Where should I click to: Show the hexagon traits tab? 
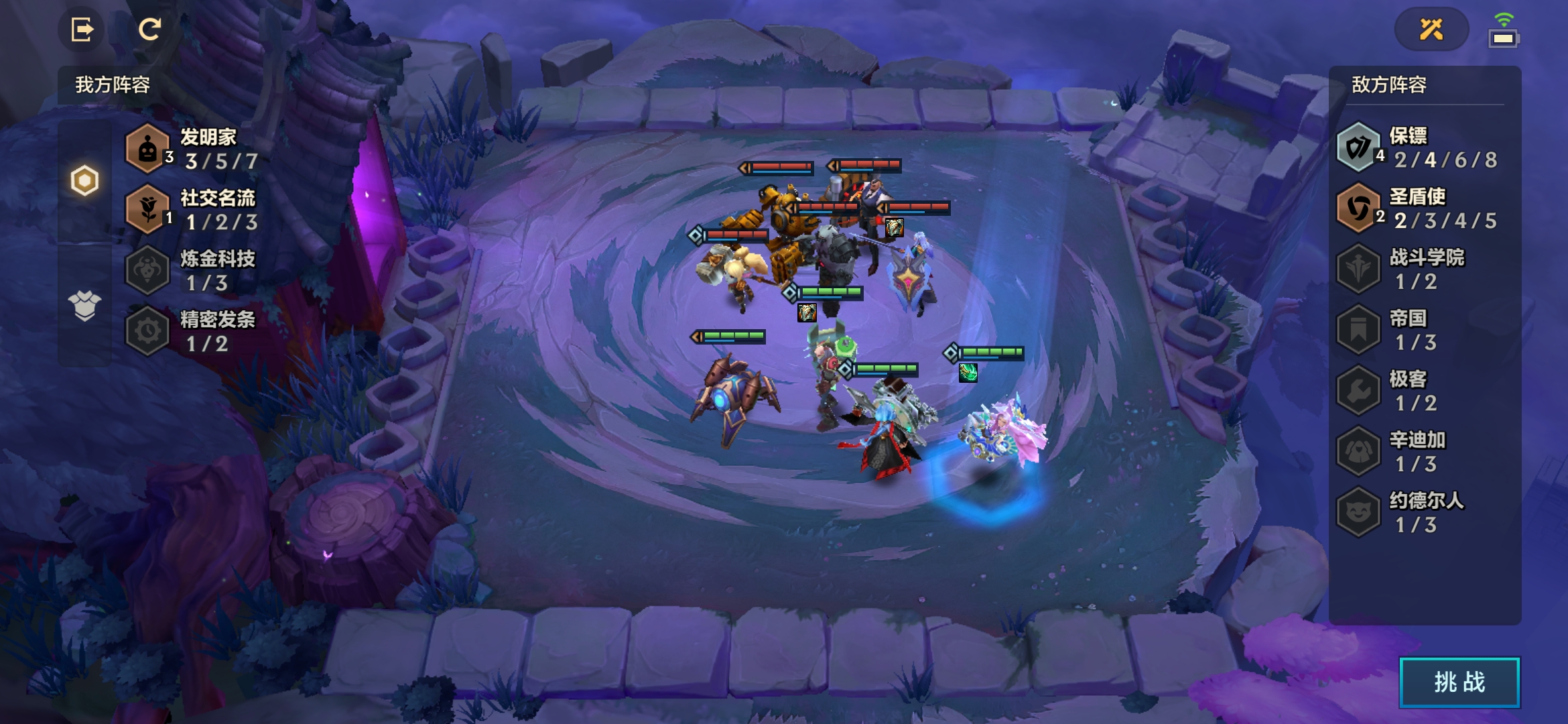(x=84, y=180)
